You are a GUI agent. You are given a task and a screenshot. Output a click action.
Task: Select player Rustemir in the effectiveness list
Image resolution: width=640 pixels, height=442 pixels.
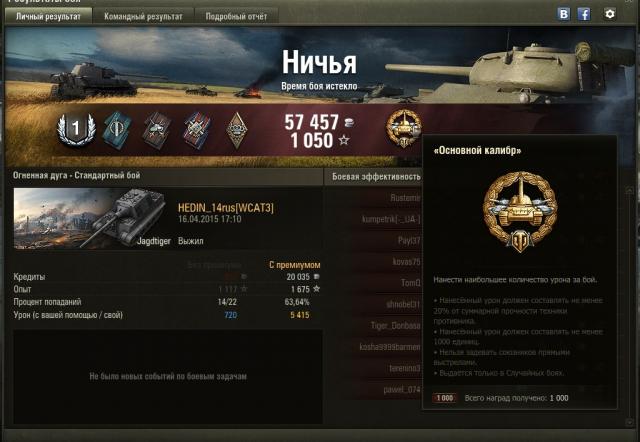(402, 198)
